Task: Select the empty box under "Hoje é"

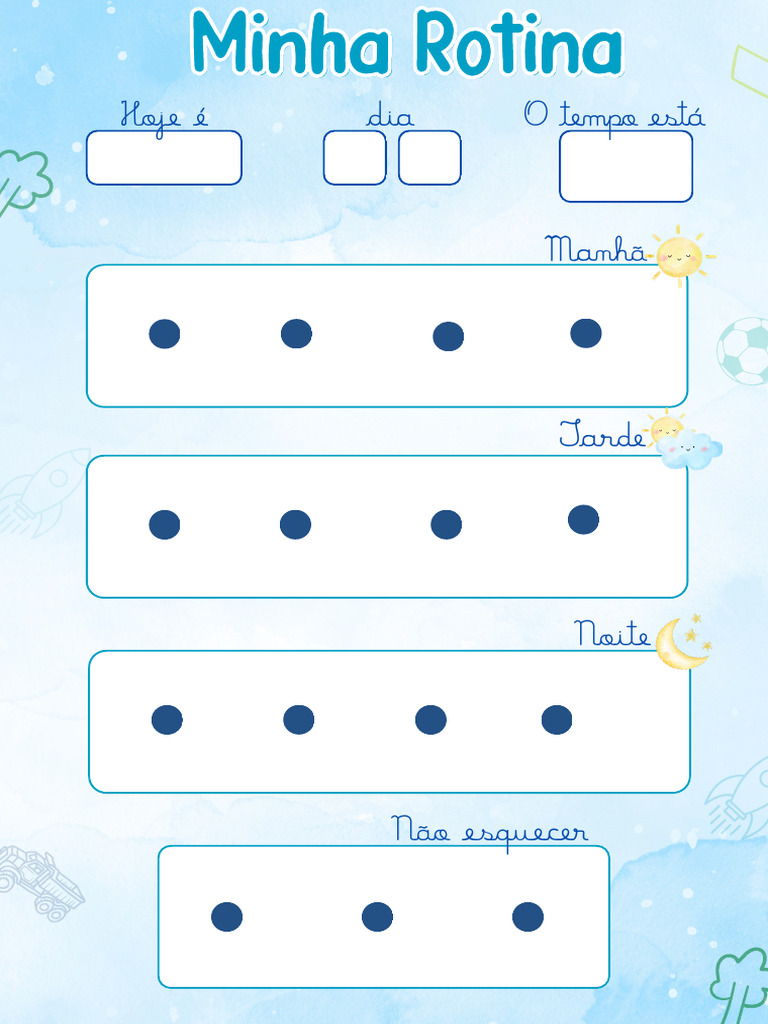Action: 164,158
